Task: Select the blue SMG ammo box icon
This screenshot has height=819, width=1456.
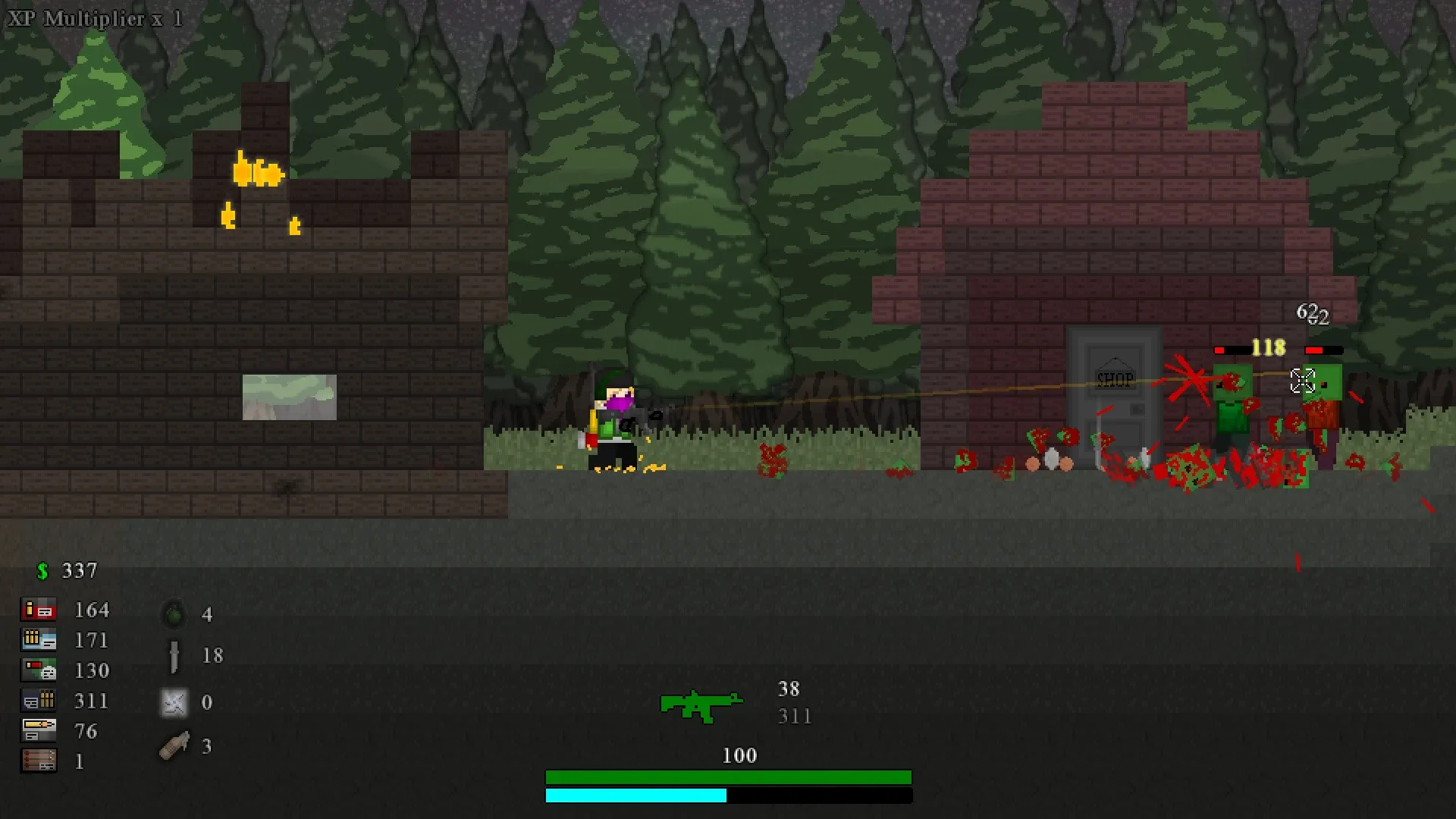Action: pos(39,640)
